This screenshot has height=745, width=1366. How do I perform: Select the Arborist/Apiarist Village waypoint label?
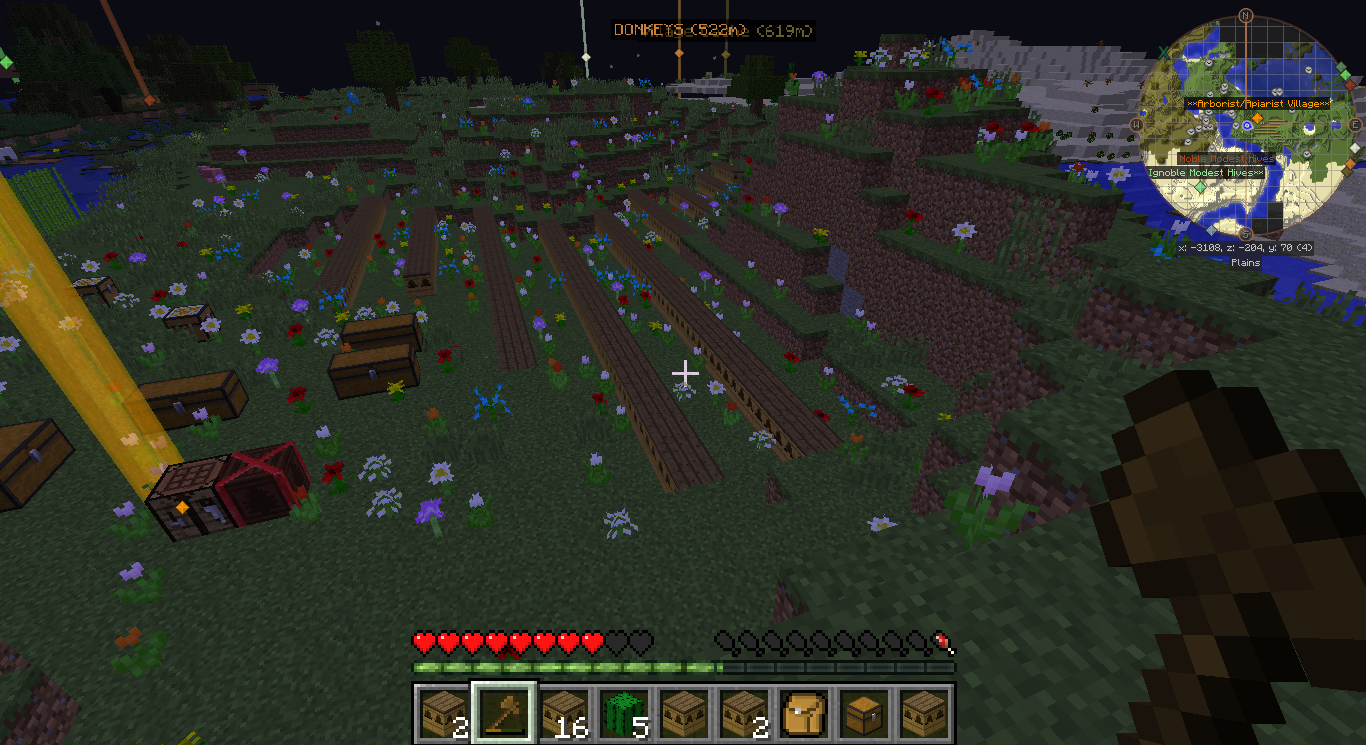click(x=1258, y=104)
